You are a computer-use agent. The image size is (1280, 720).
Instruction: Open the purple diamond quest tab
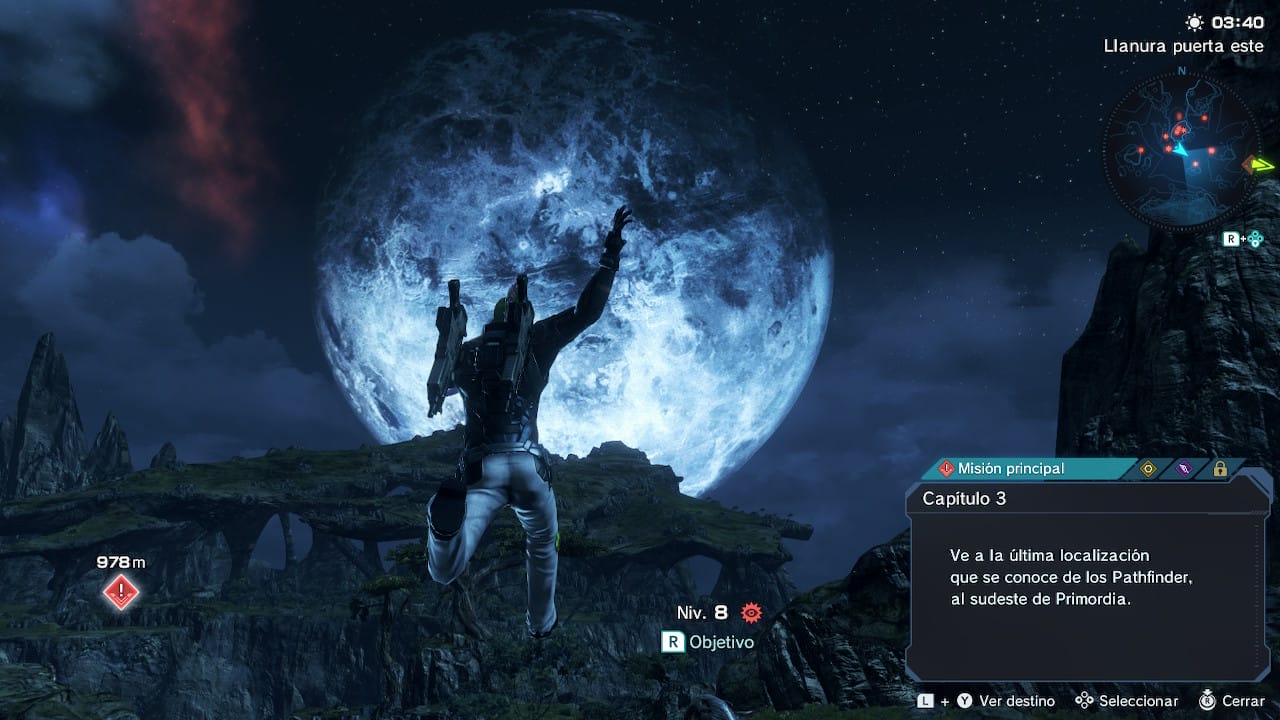coord(1184,468)
